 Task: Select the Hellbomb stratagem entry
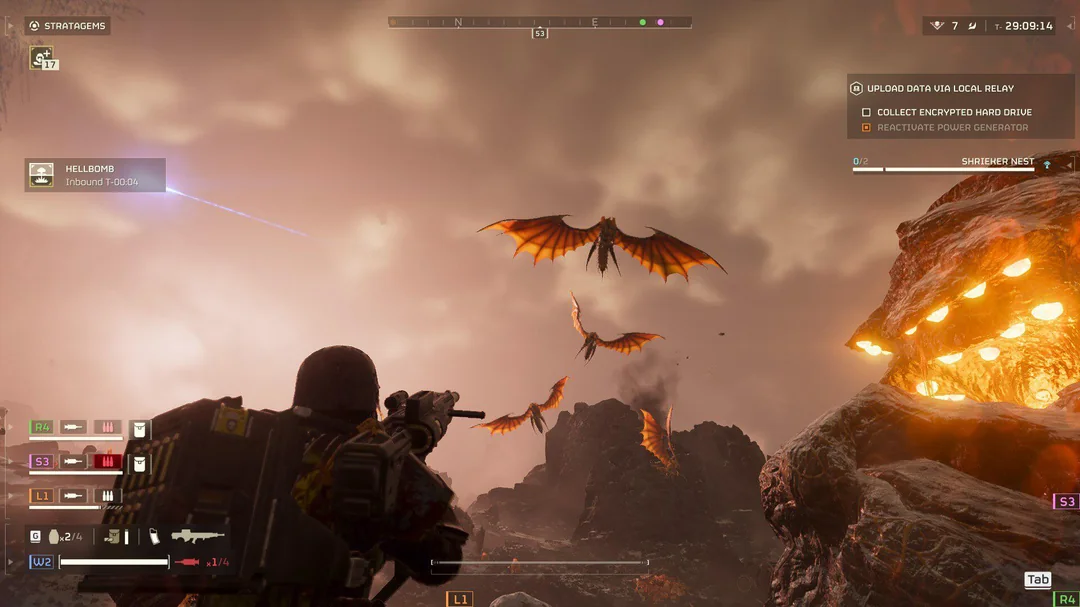tap(95, 175)
